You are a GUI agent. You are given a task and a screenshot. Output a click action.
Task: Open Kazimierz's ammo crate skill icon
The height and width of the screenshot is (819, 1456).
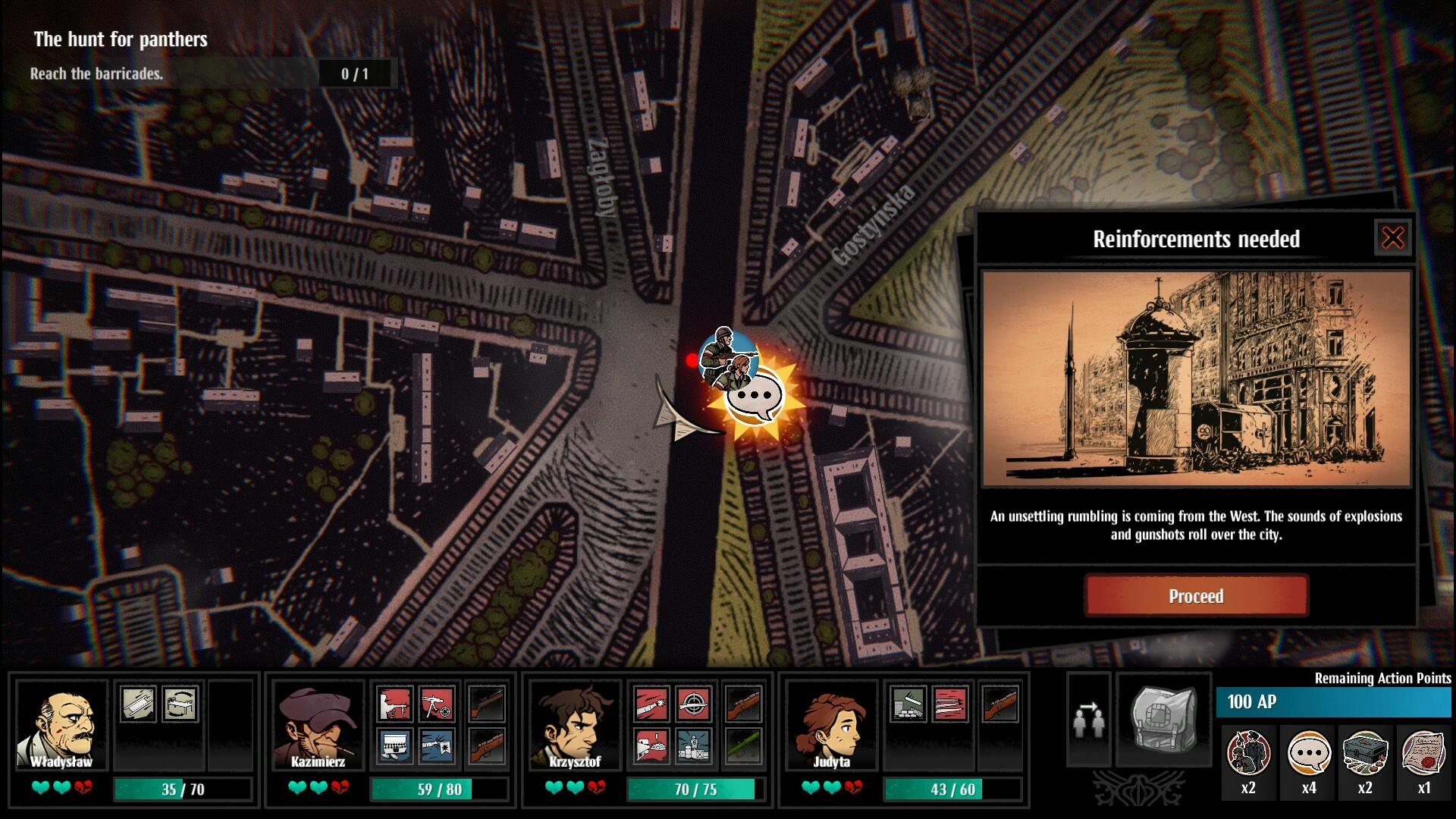(394, 745)
